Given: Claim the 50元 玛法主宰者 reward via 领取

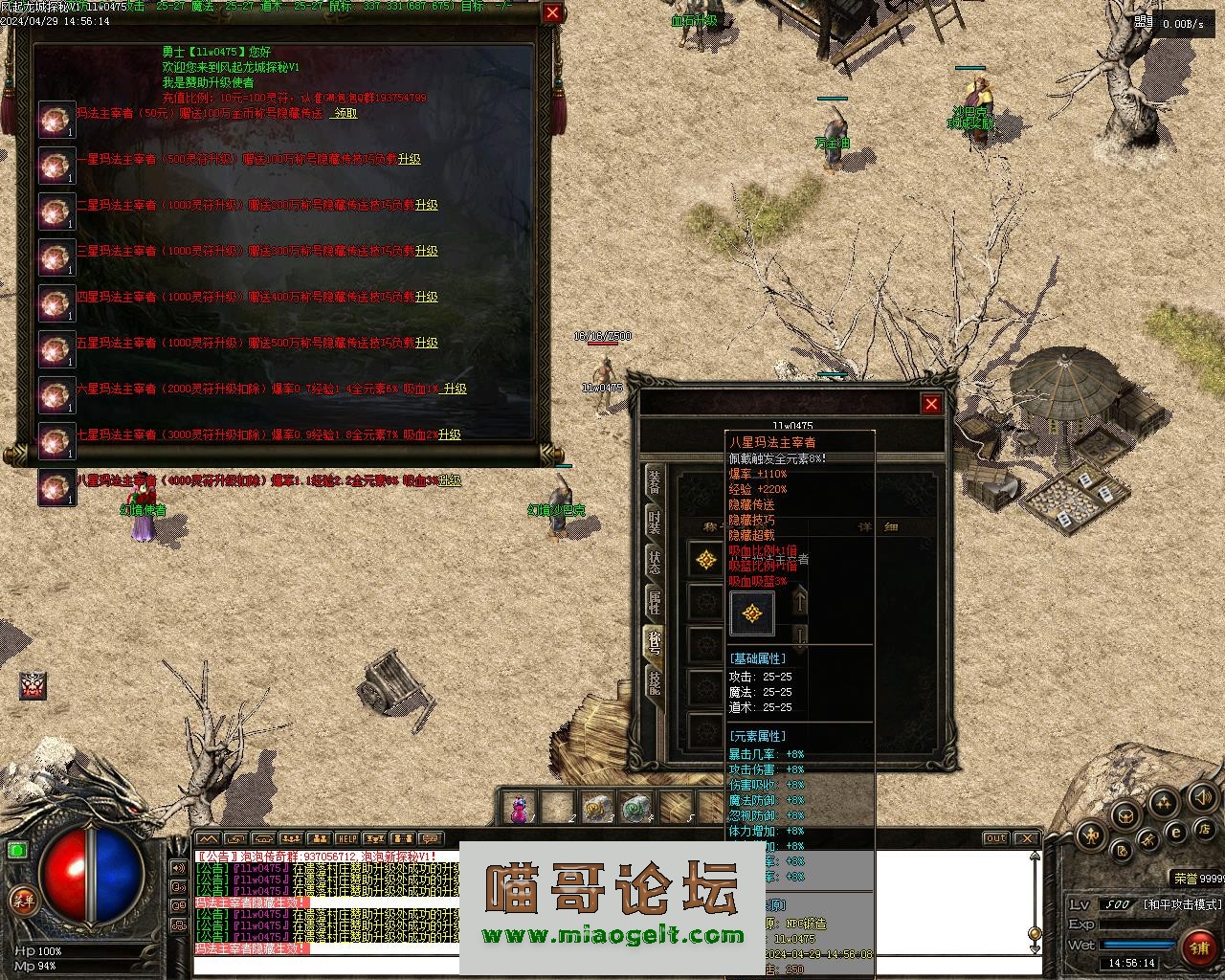Looking at the screenshot, I should click(x=345, y=113).
